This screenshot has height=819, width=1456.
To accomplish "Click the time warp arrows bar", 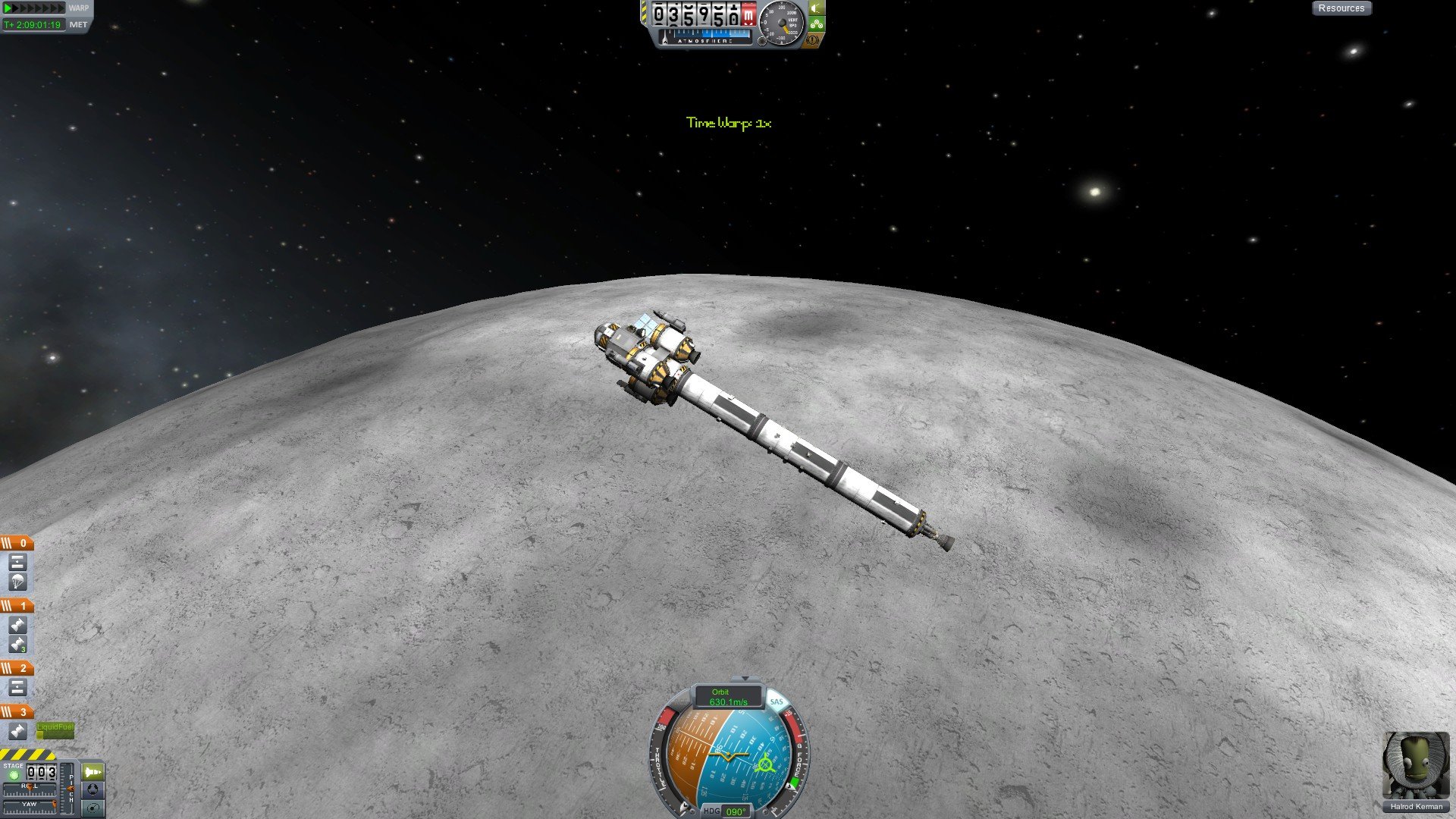I will (34, 8).
